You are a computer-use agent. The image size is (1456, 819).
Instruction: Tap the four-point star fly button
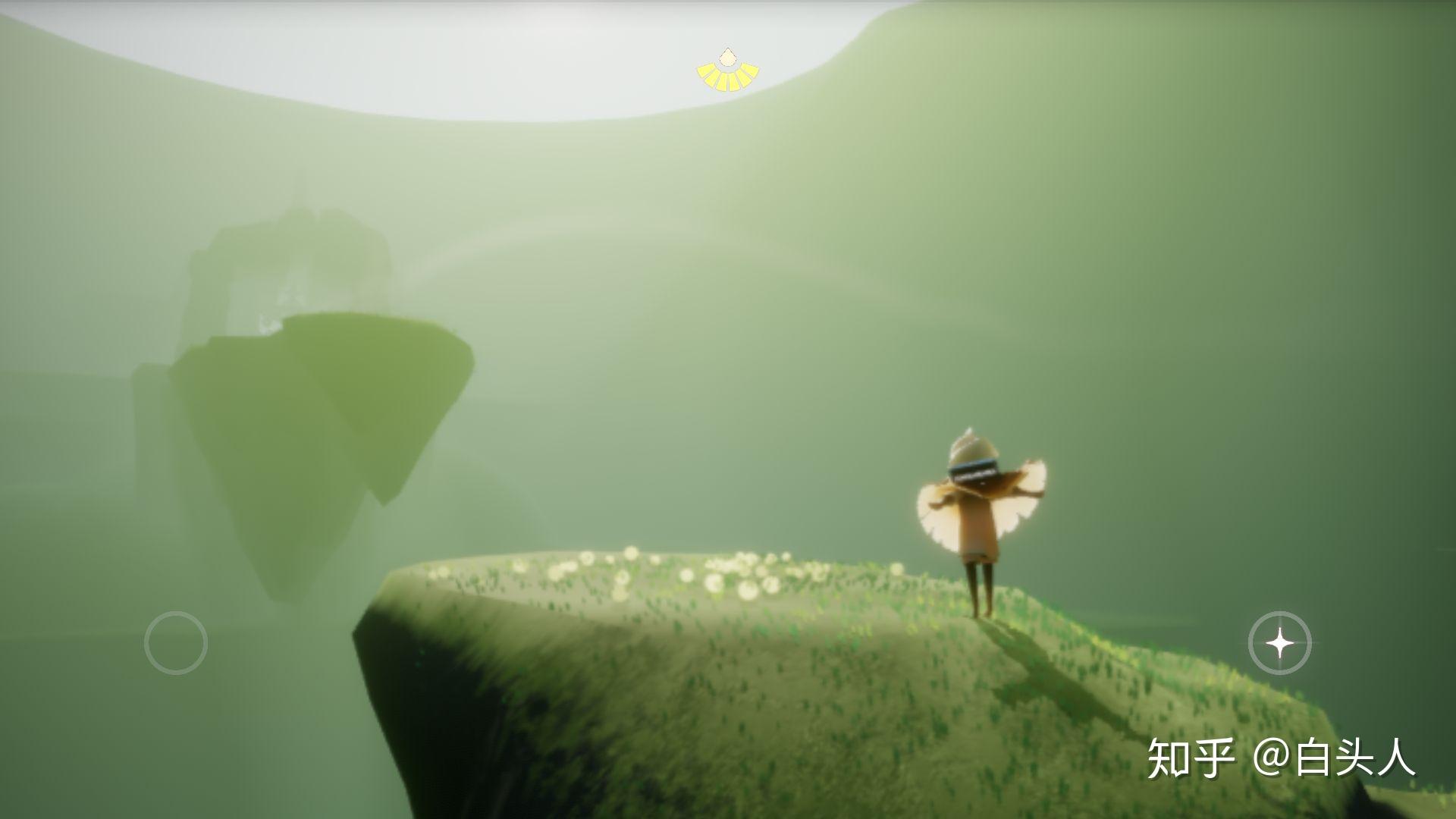coord(1280,643)
